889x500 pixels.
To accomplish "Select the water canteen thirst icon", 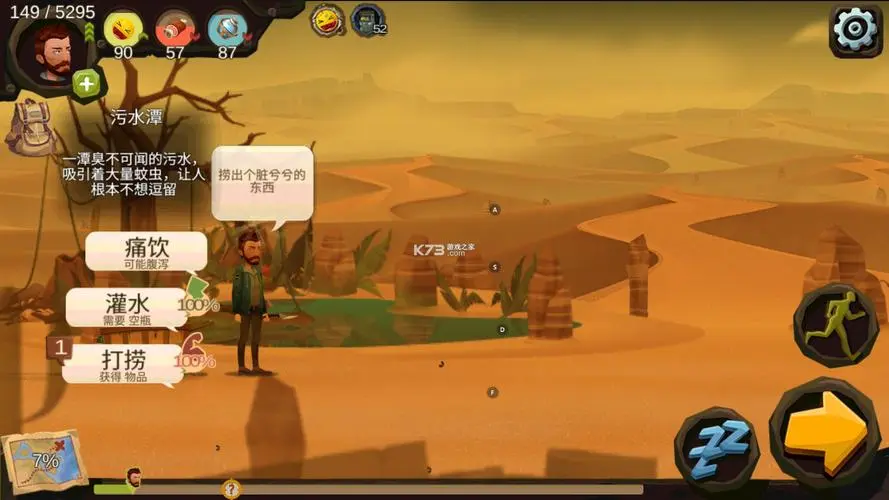I will click(x=227, y=30).
